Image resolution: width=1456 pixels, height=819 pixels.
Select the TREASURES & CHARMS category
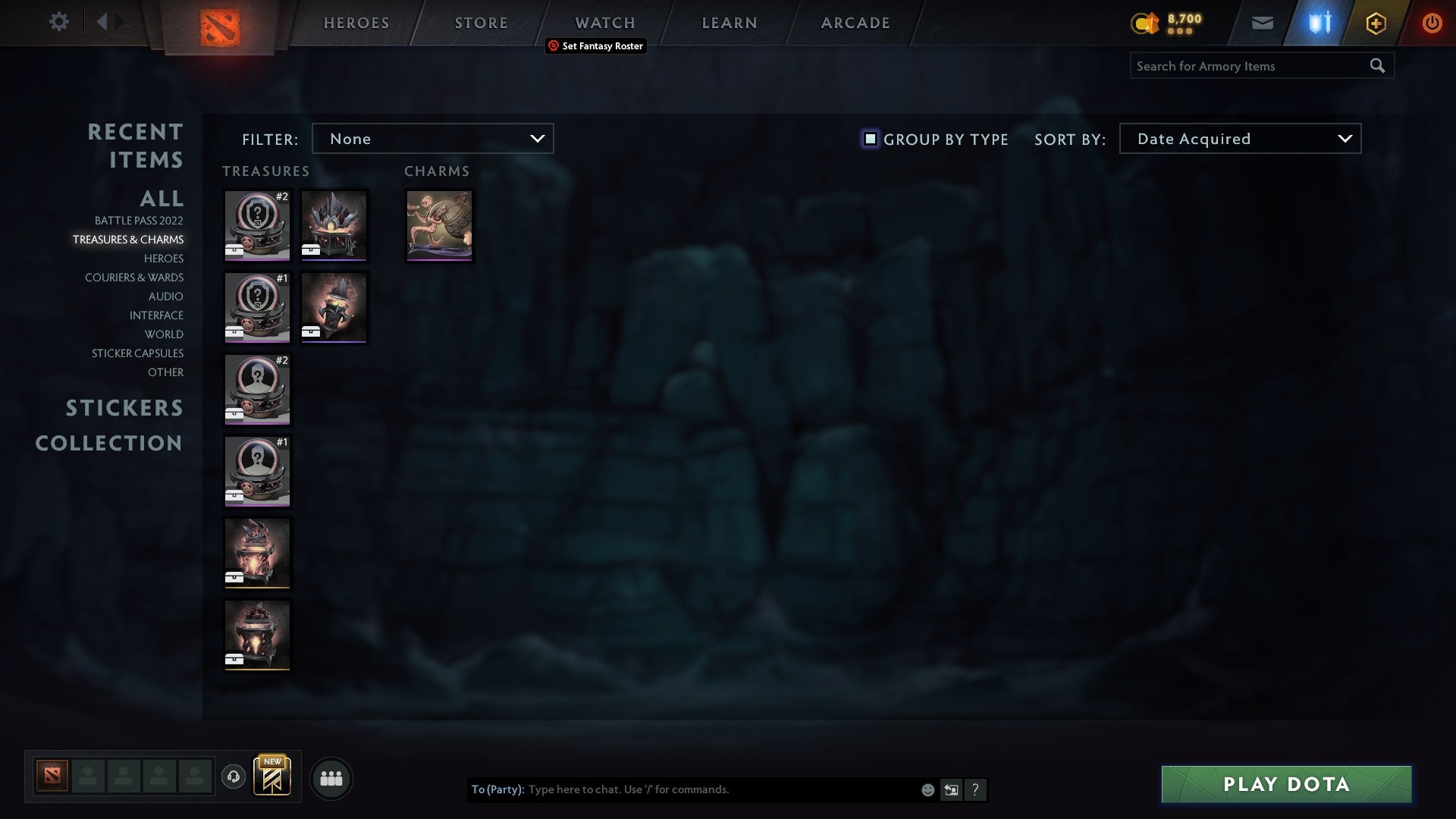(129, 239)
